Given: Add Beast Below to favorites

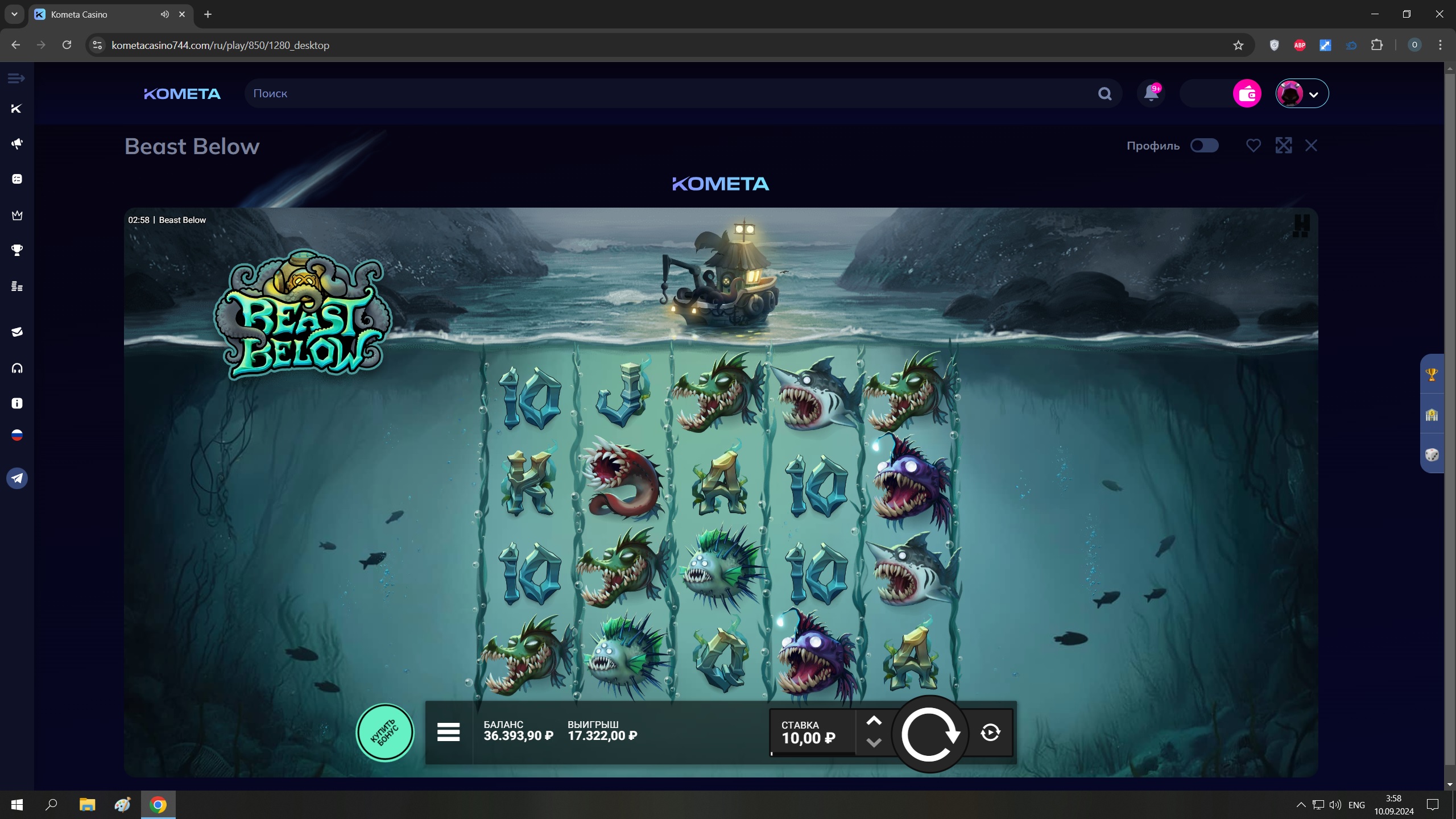Looking at the screenshot, I should click(1253, 146).
